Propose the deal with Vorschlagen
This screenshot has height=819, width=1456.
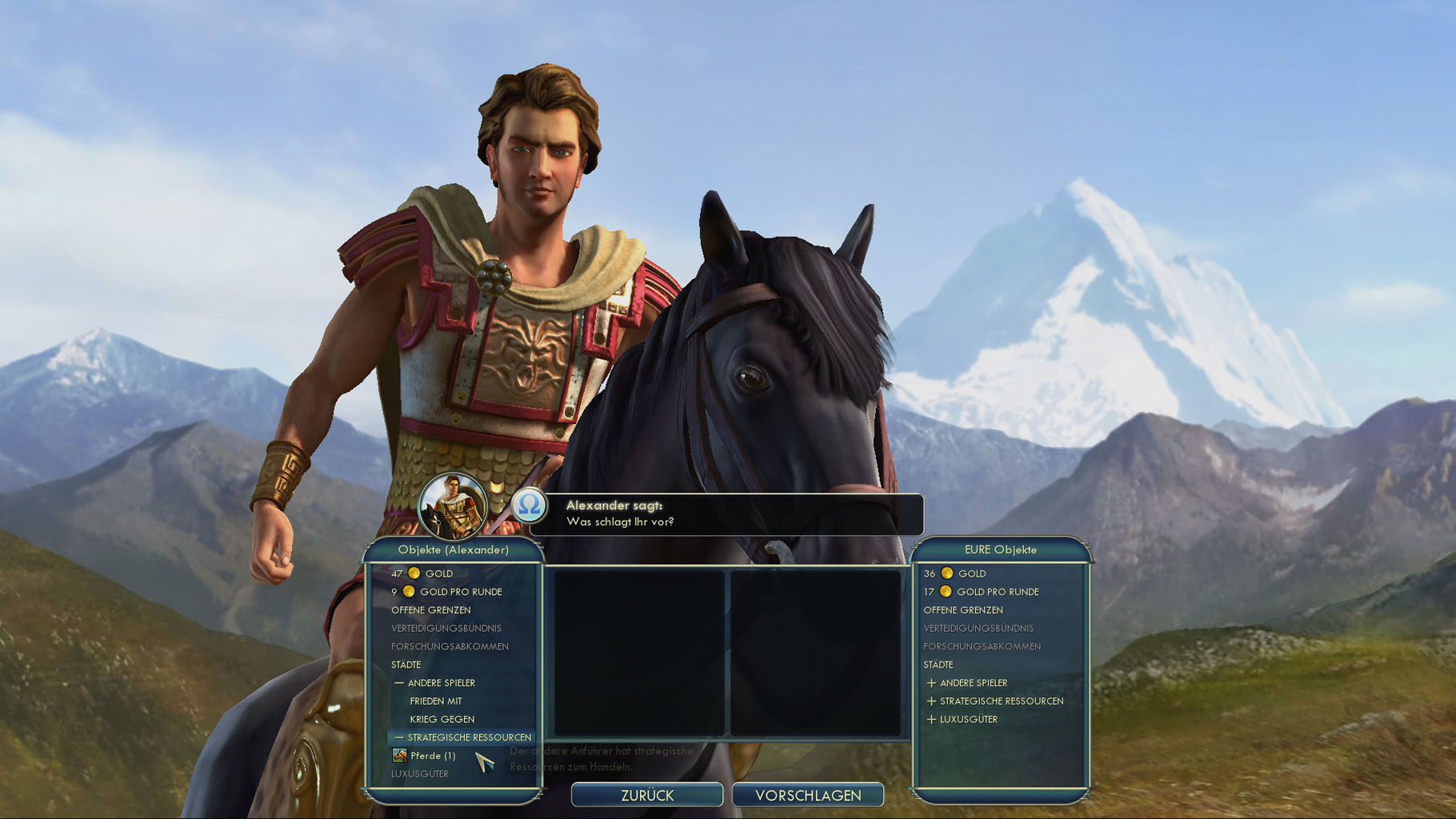coord(808,795)
